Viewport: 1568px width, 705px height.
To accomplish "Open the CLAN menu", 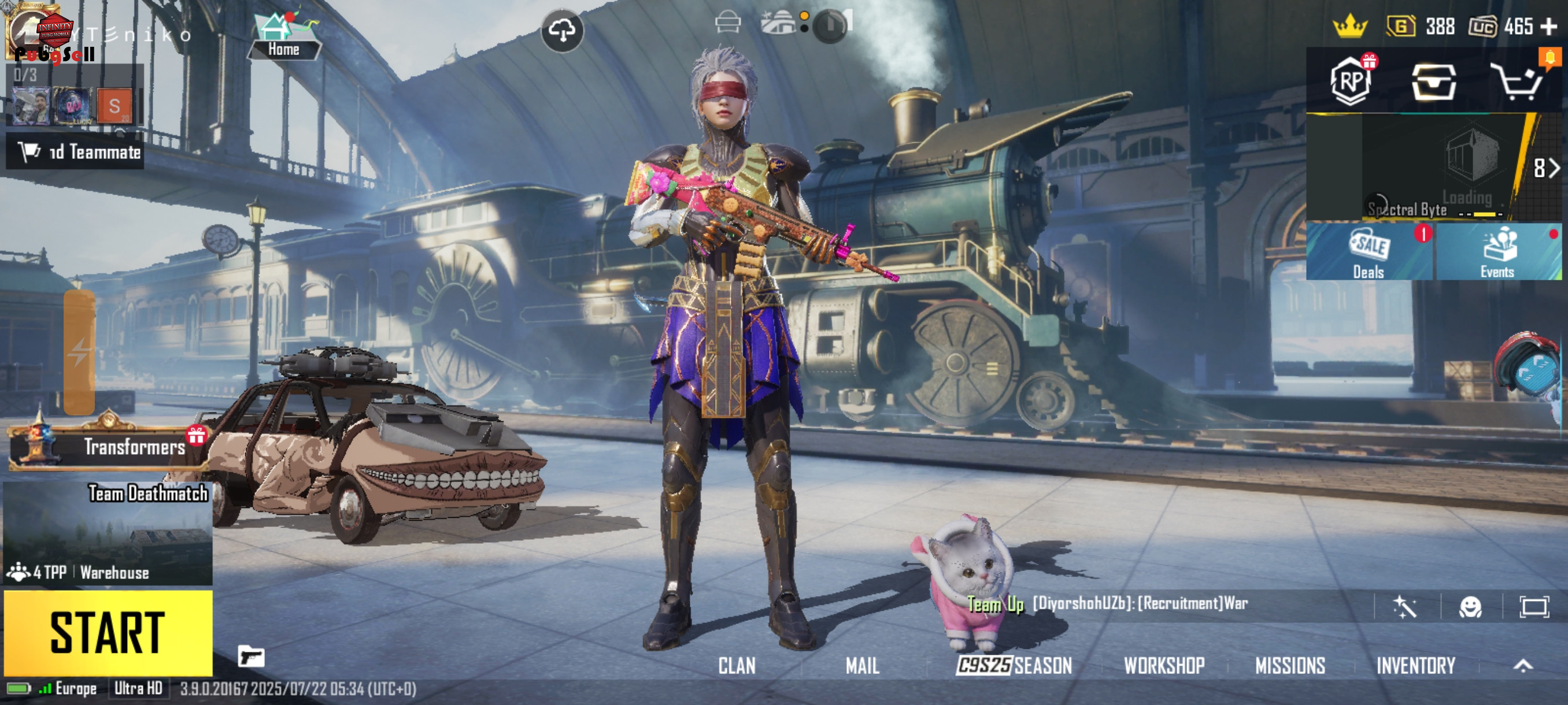I will (x=737, y=666).
